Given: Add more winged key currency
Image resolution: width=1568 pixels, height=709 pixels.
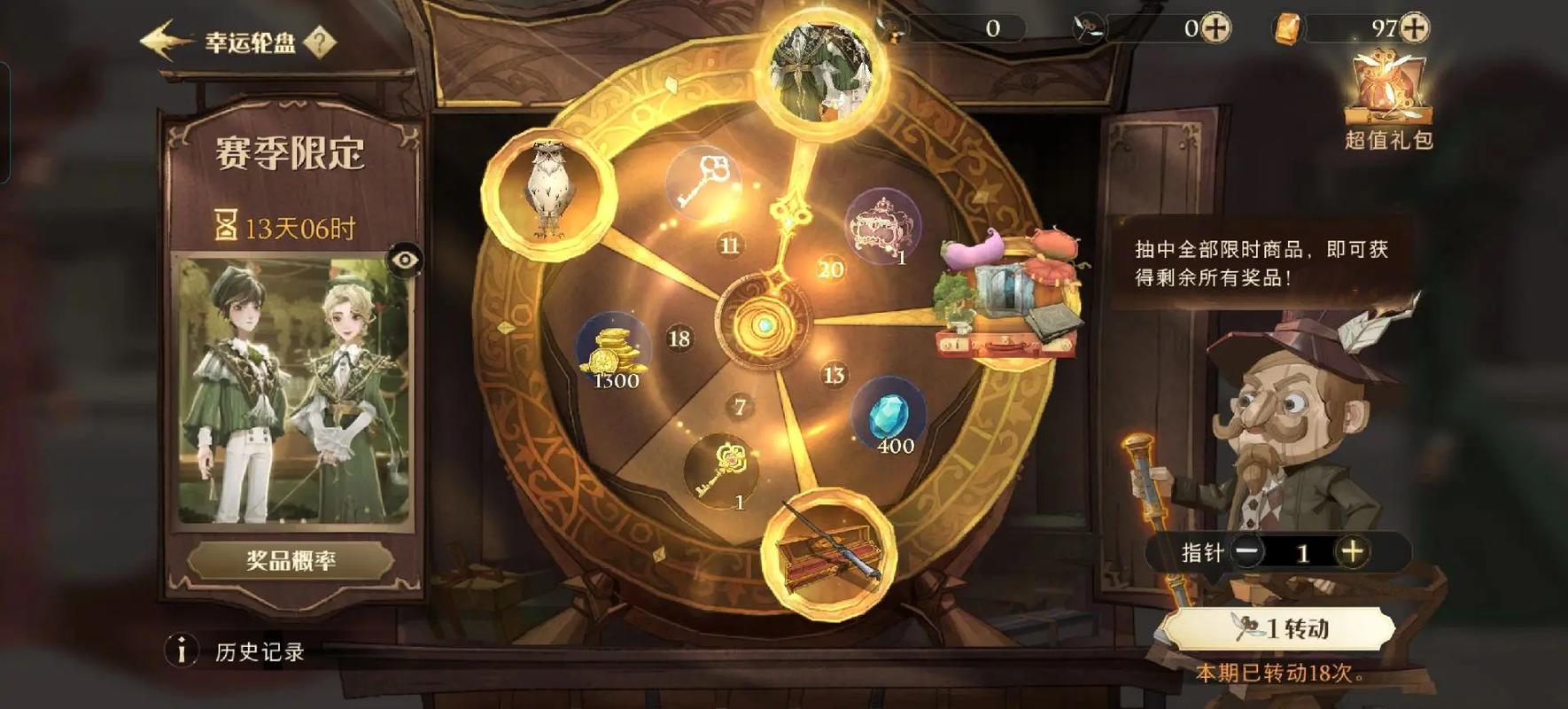Looking at the screenshot, I should 1215,28.
